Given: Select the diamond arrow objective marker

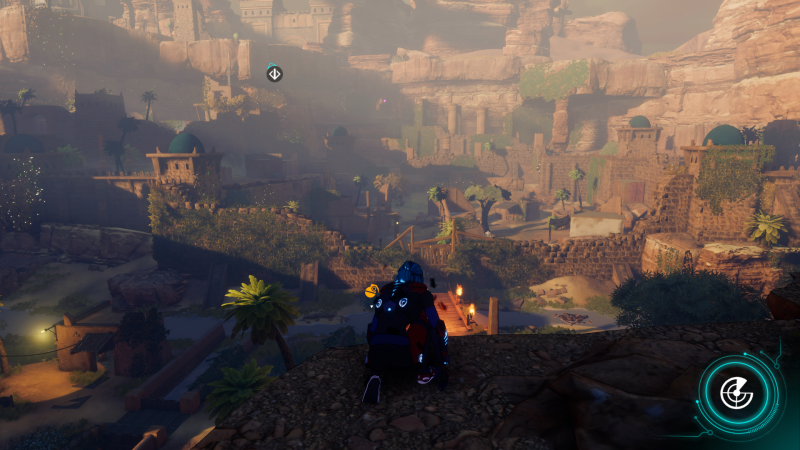Looking at the screenshot, I should click(x=274, y=73).
